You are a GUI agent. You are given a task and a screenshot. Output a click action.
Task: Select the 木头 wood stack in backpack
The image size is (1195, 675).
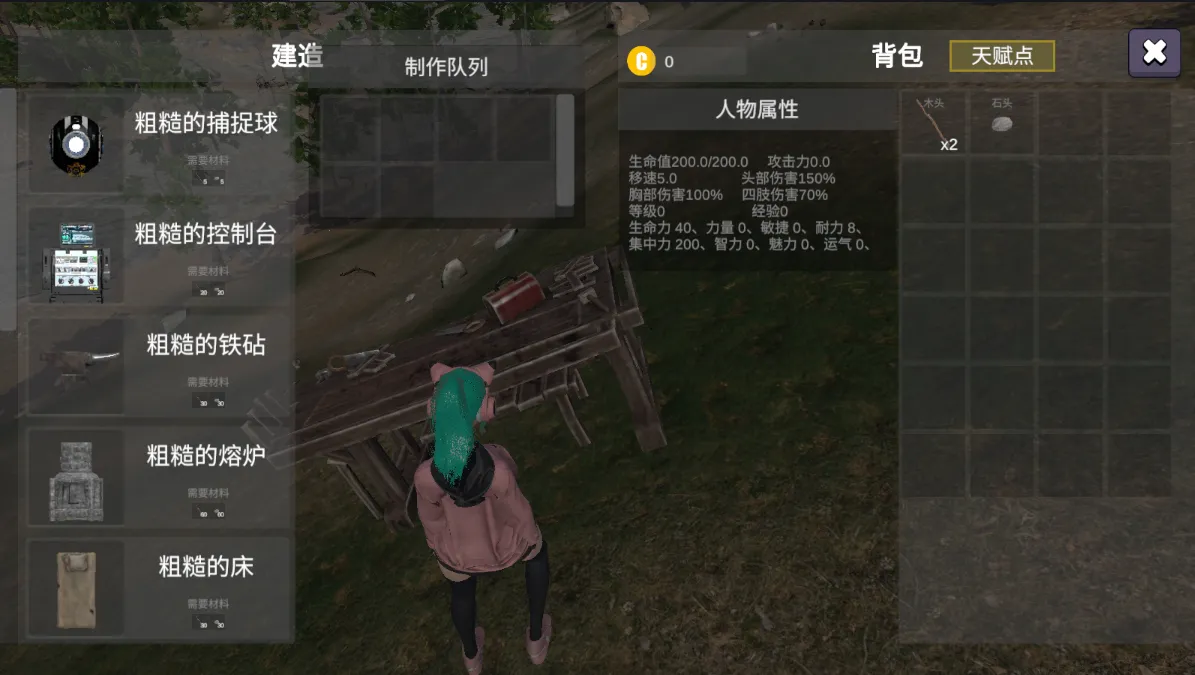click(x=934, y=124)
